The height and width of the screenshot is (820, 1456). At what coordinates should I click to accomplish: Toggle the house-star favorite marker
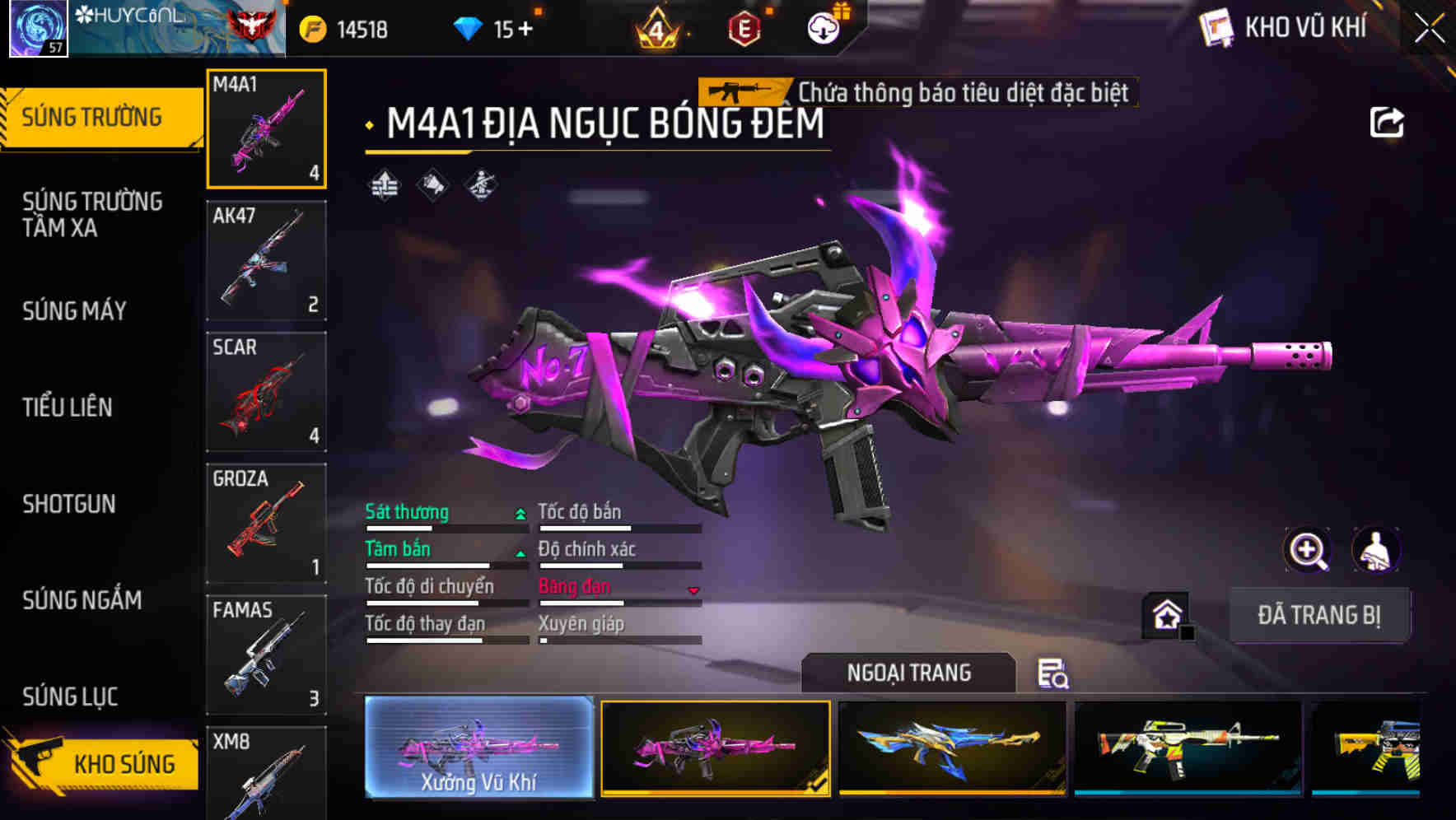coord(1165,614)
